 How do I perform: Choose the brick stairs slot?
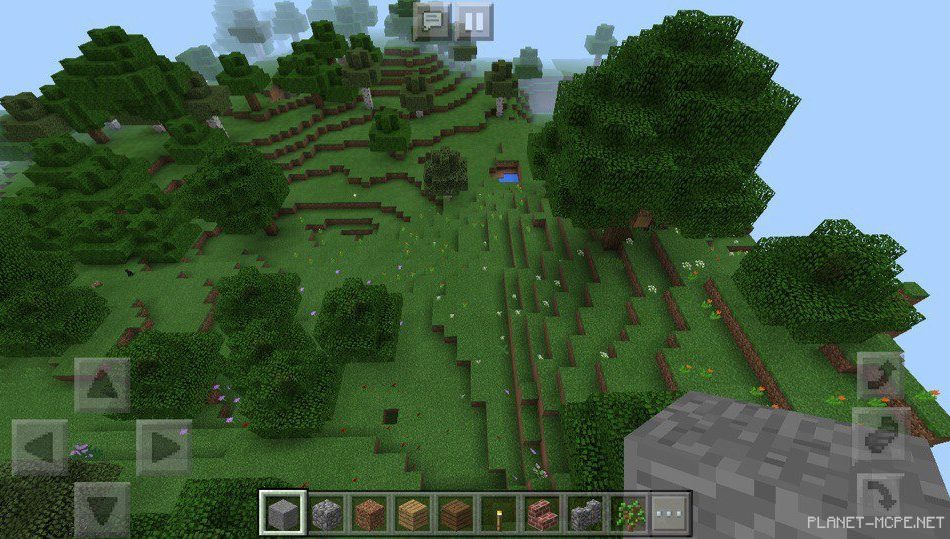(x=542, y=514)
